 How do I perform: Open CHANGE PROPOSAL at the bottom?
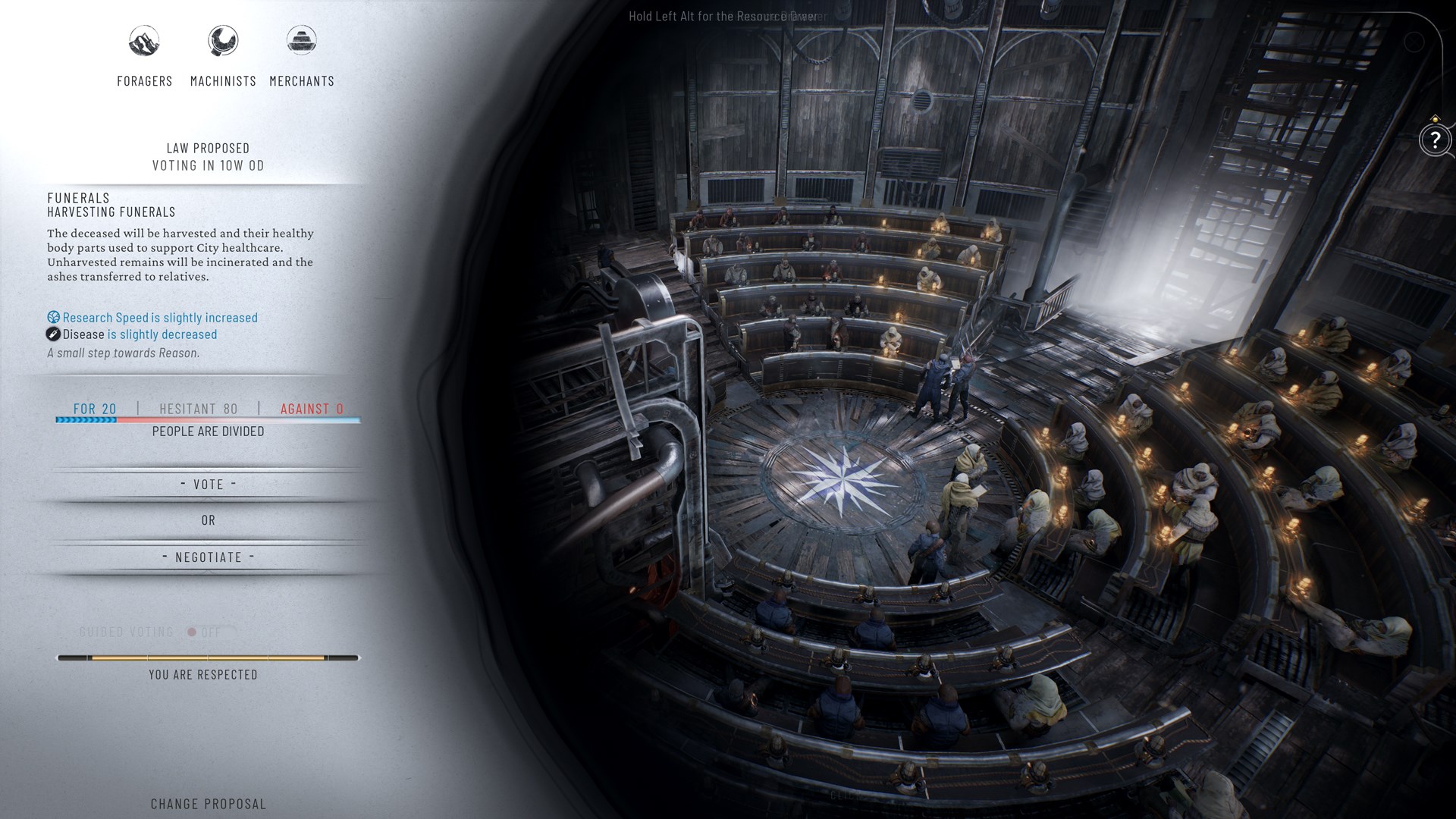coord(208,803)
